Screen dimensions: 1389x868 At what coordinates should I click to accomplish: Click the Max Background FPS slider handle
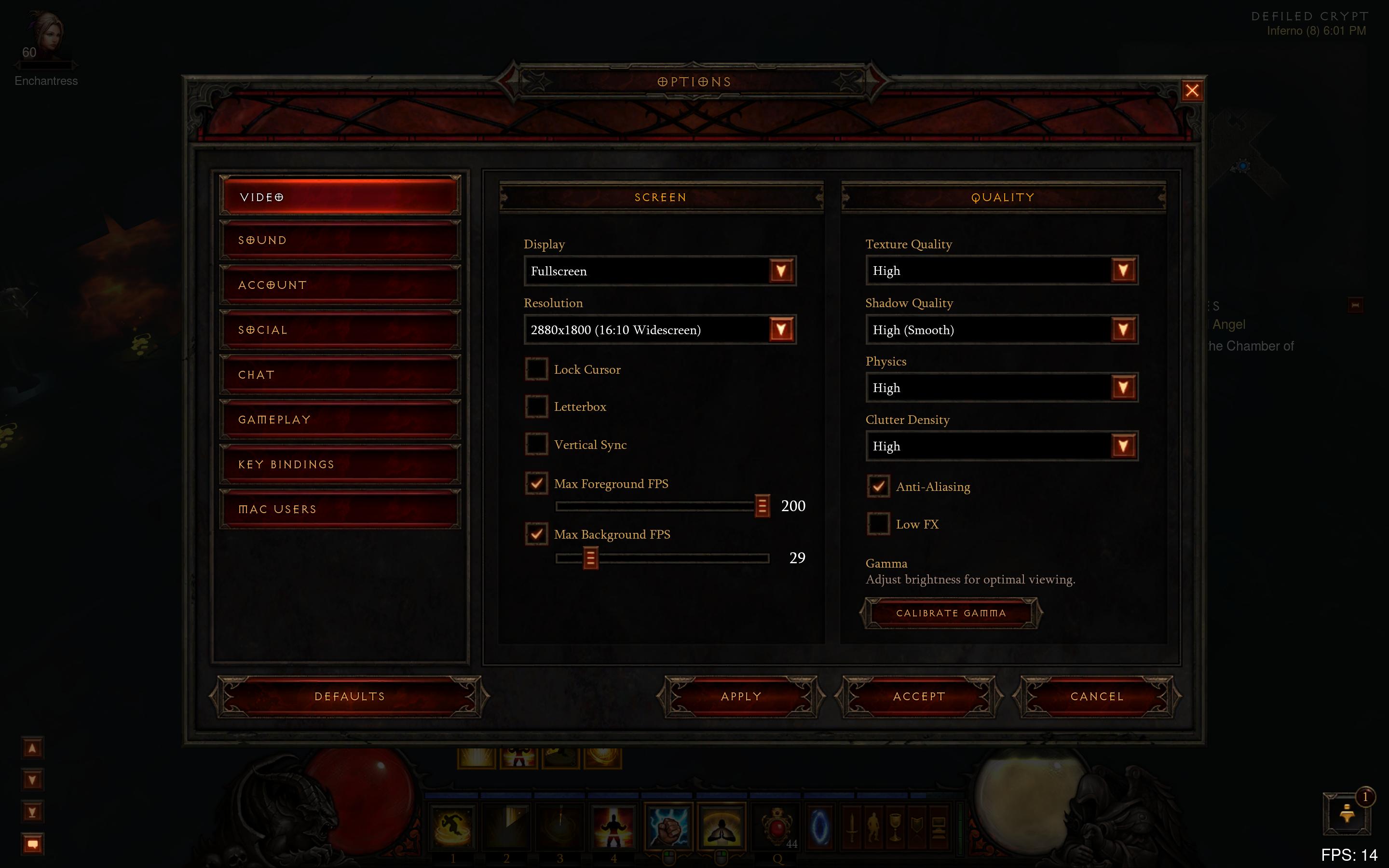click(x=590, y=558)
